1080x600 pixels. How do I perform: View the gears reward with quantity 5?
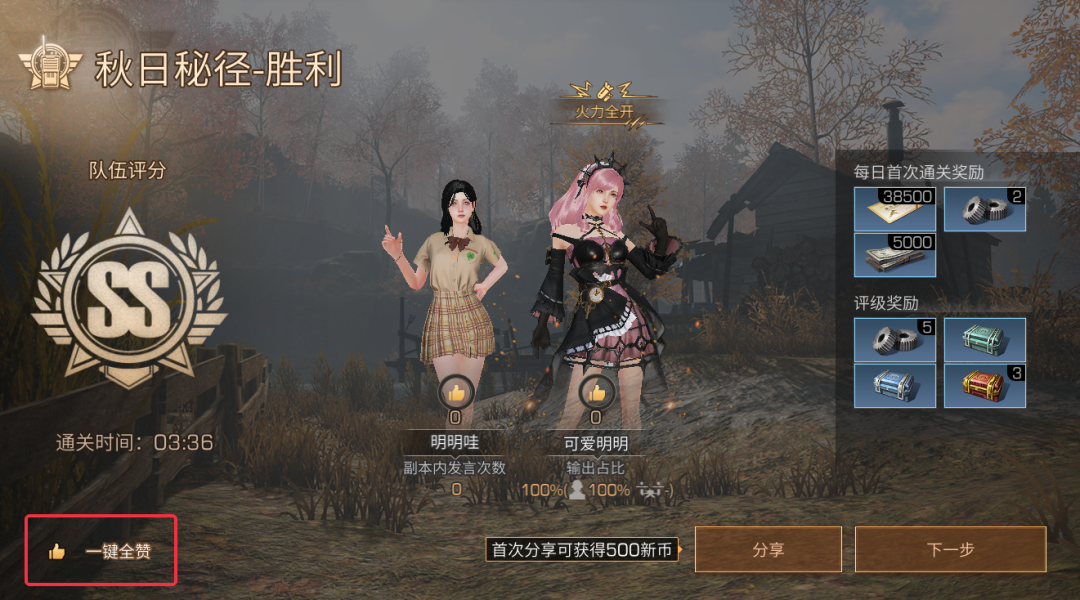[895, 339]
